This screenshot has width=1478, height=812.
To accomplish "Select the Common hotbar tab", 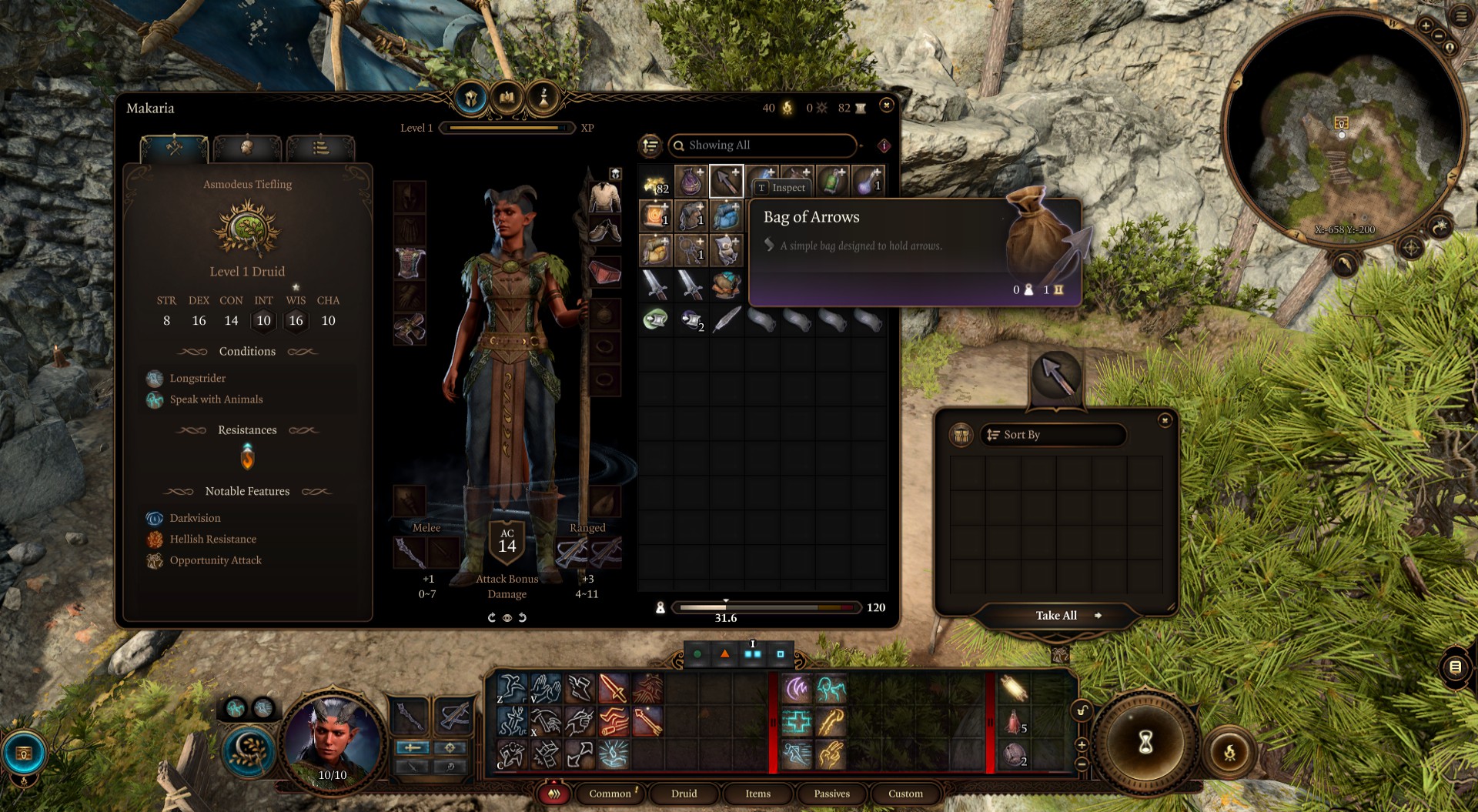I will 610,794.
